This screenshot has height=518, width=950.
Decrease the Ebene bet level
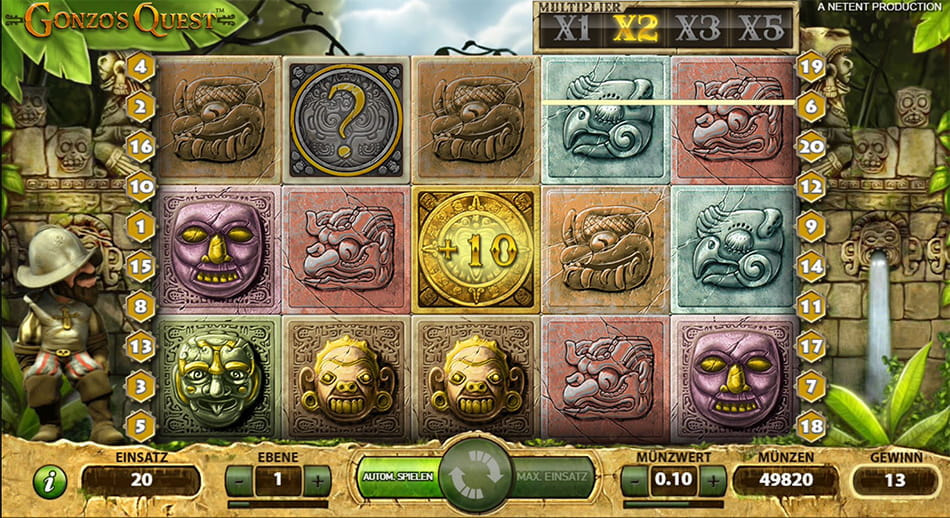click(240, 481)
